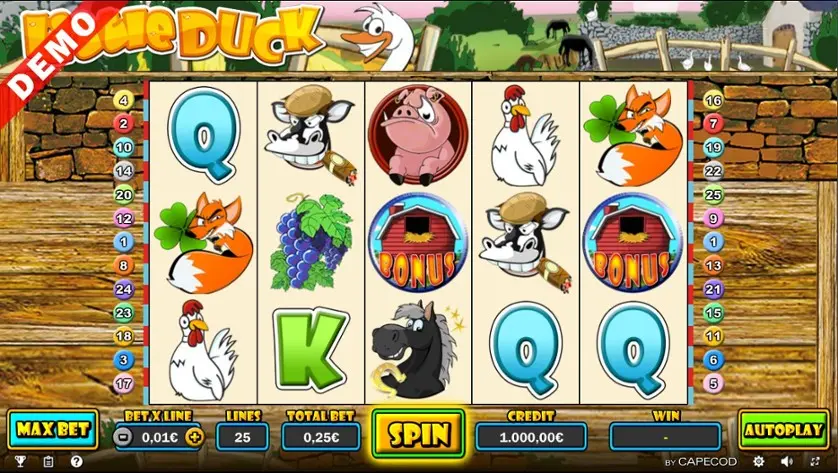
Task: Select the payline 20 marker
Action: (124, 195)
